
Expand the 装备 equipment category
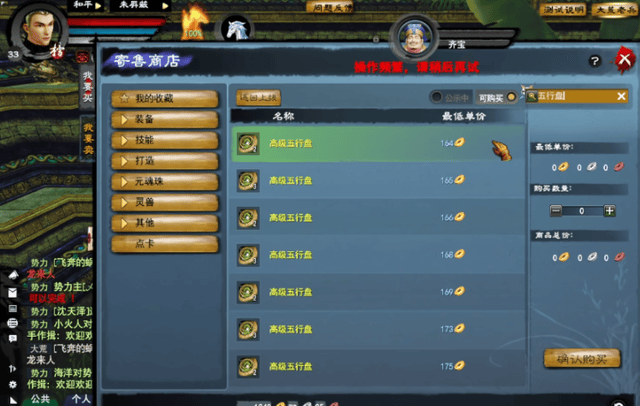164,119
